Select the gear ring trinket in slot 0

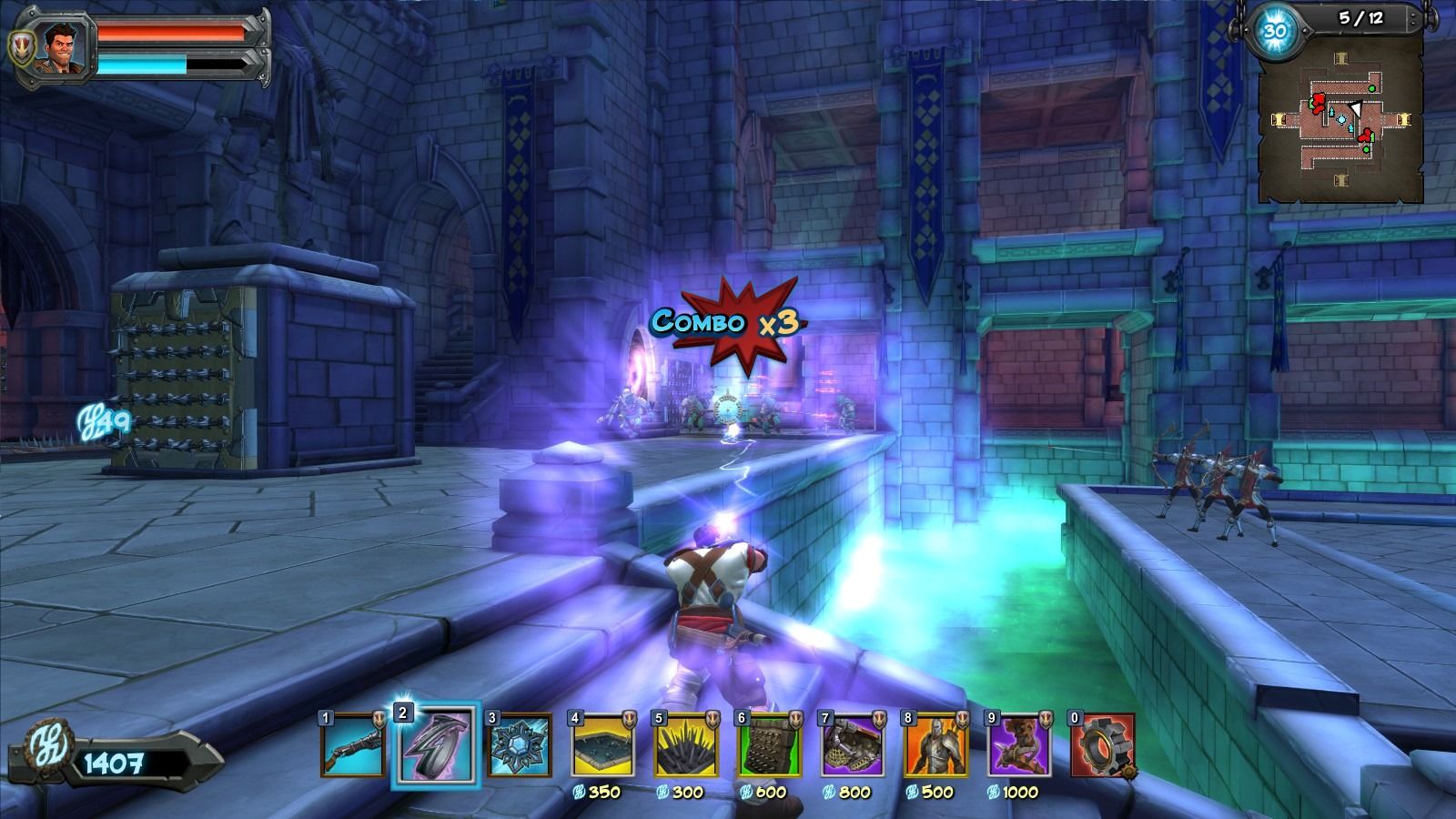(1103, 745)
